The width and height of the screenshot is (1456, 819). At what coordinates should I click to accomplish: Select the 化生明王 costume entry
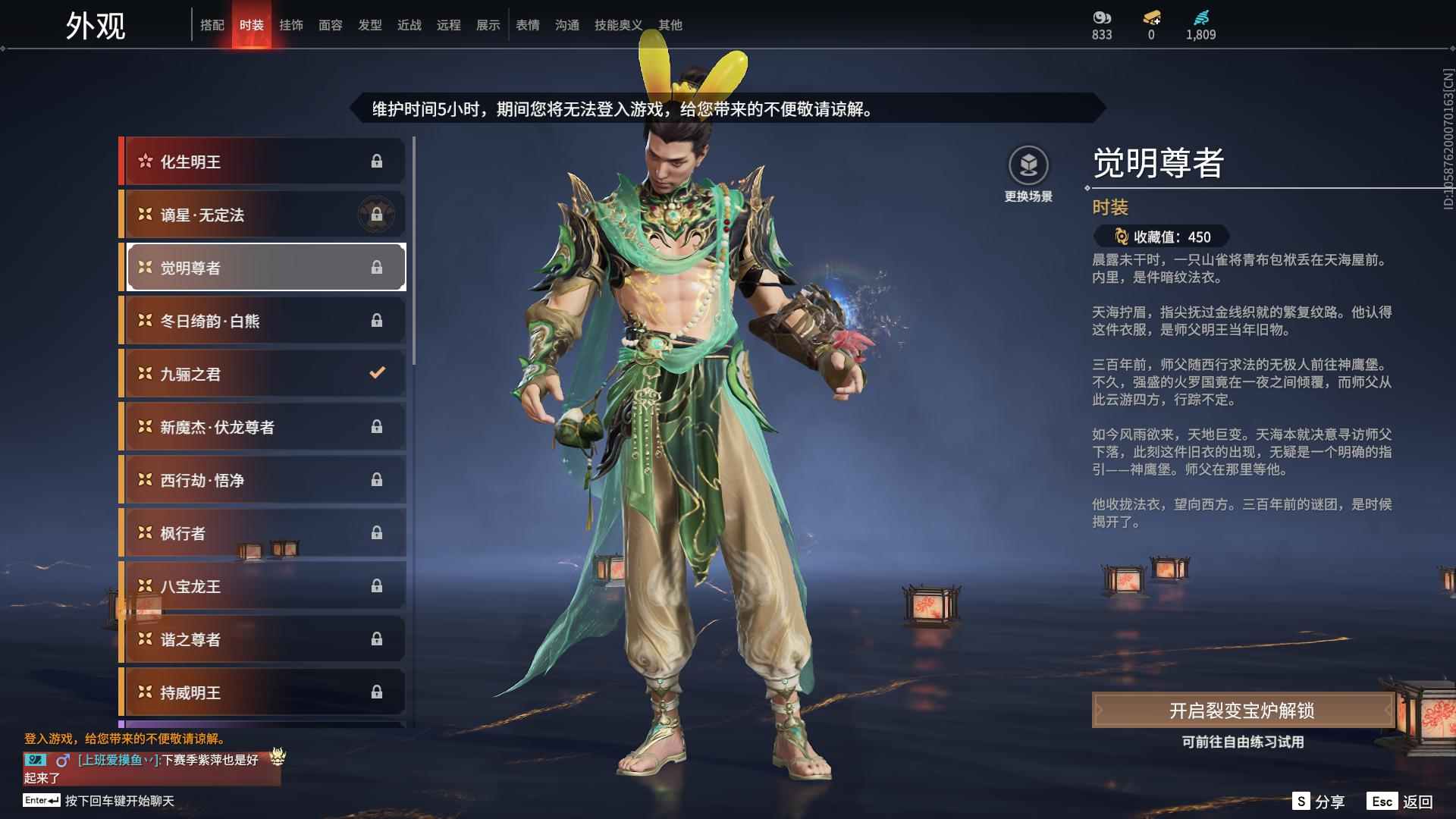pyautogui.click(x=250, y=162)
